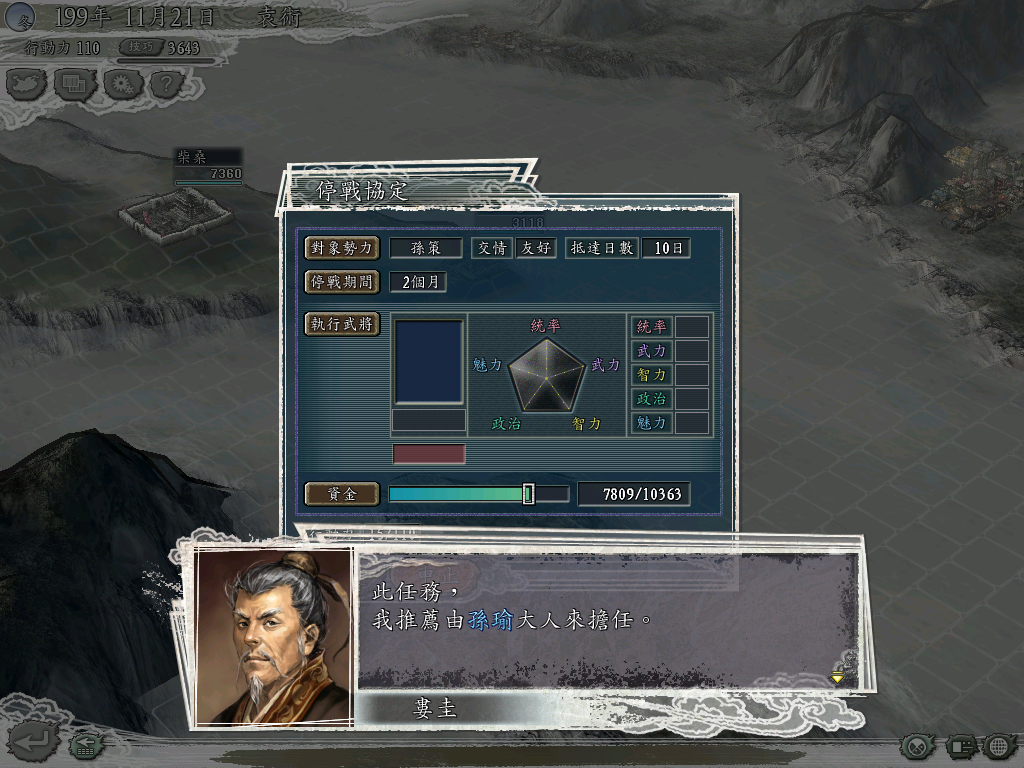Open help with the question mark icon

[x=168, y=84]
